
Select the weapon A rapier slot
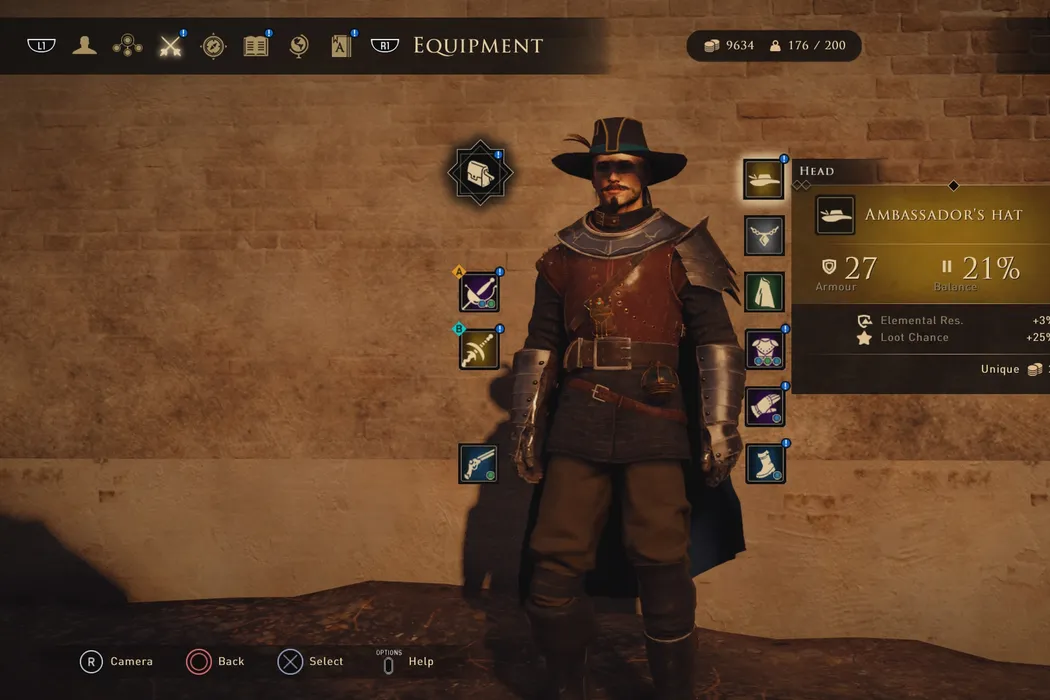point(479,292)
